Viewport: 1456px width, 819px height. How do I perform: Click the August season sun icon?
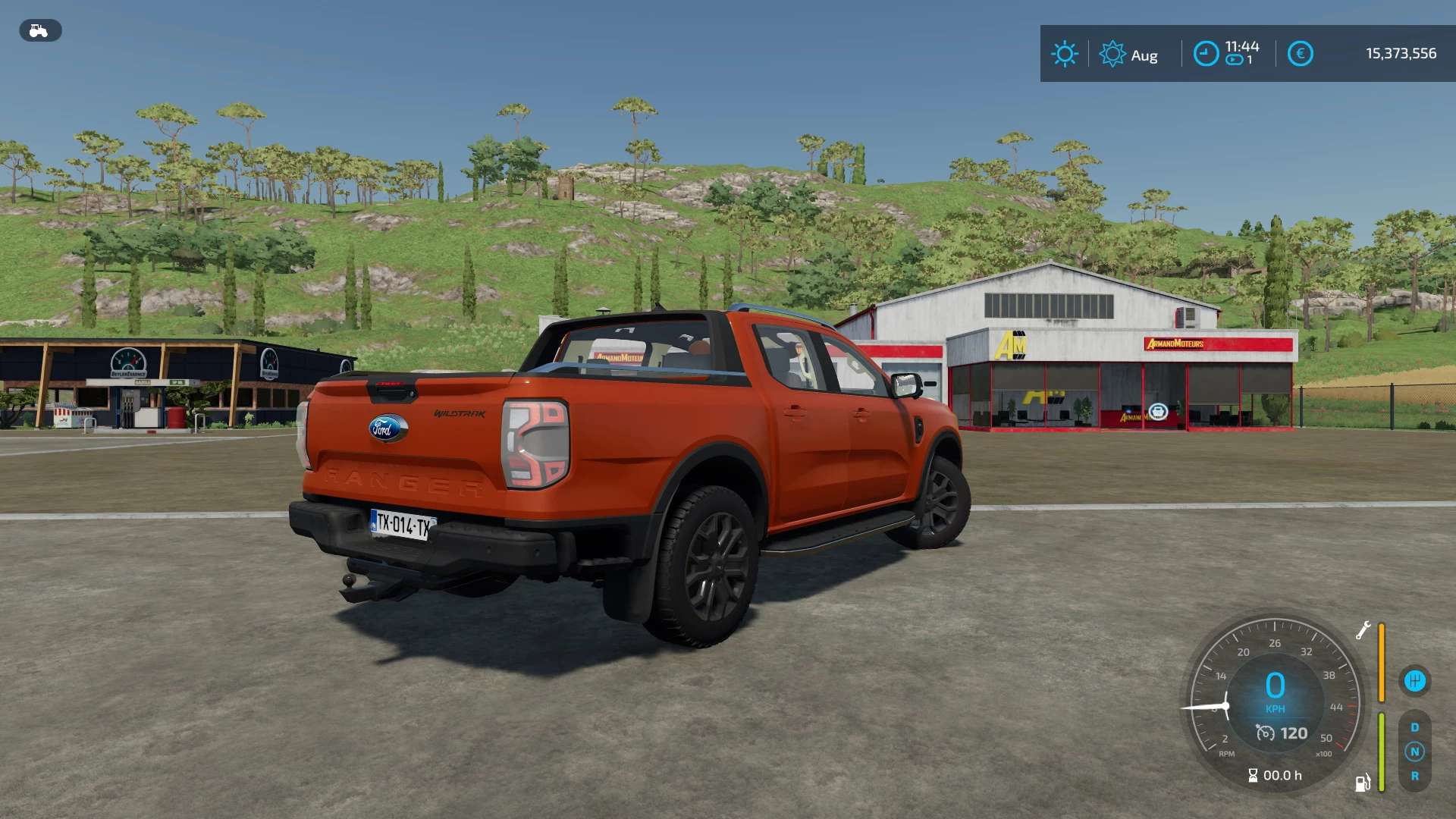(1112, 54)
